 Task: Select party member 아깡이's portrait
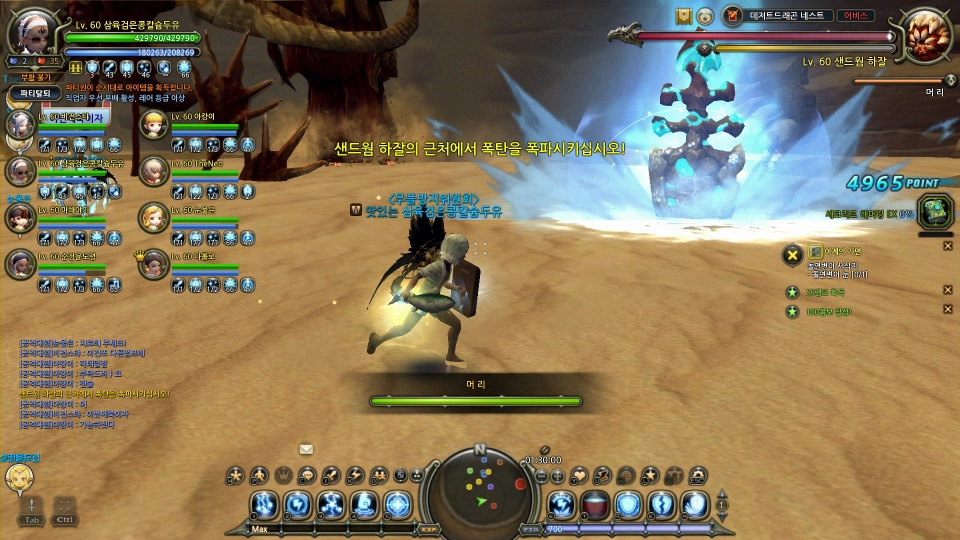[x=153, y=125]
